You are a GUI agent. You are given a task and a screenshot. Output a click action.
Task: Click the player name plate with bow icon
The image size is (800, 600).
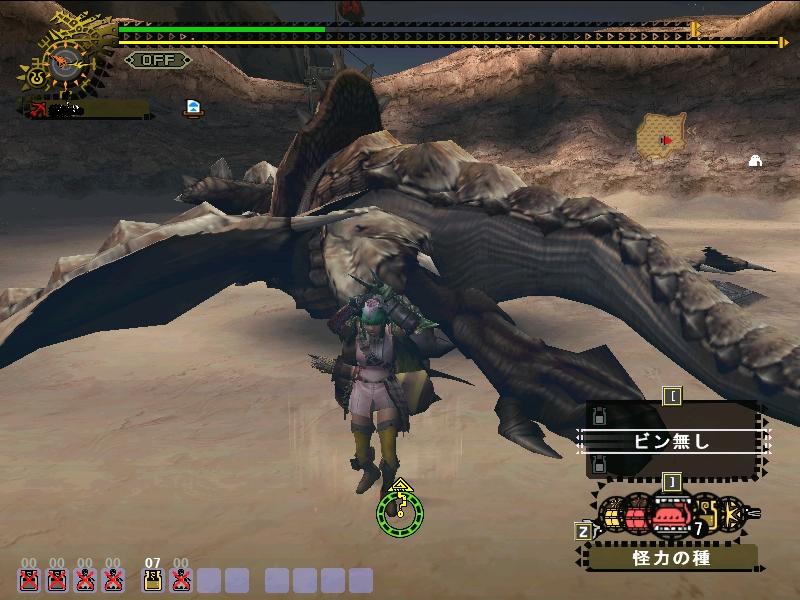[84, 108]
